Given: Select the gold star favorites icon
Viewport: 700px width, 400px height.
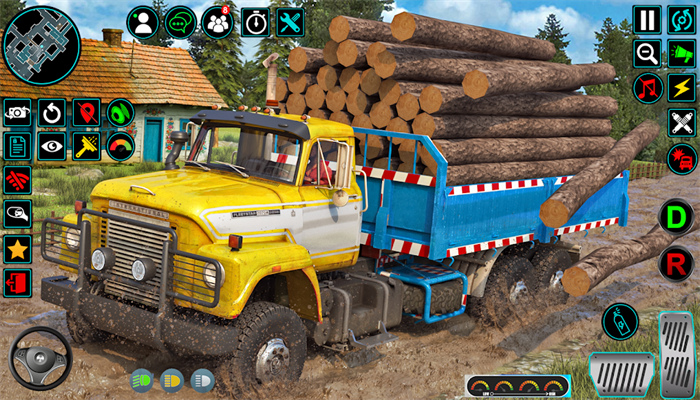Looking at the screenshot, I should point(17,249).
